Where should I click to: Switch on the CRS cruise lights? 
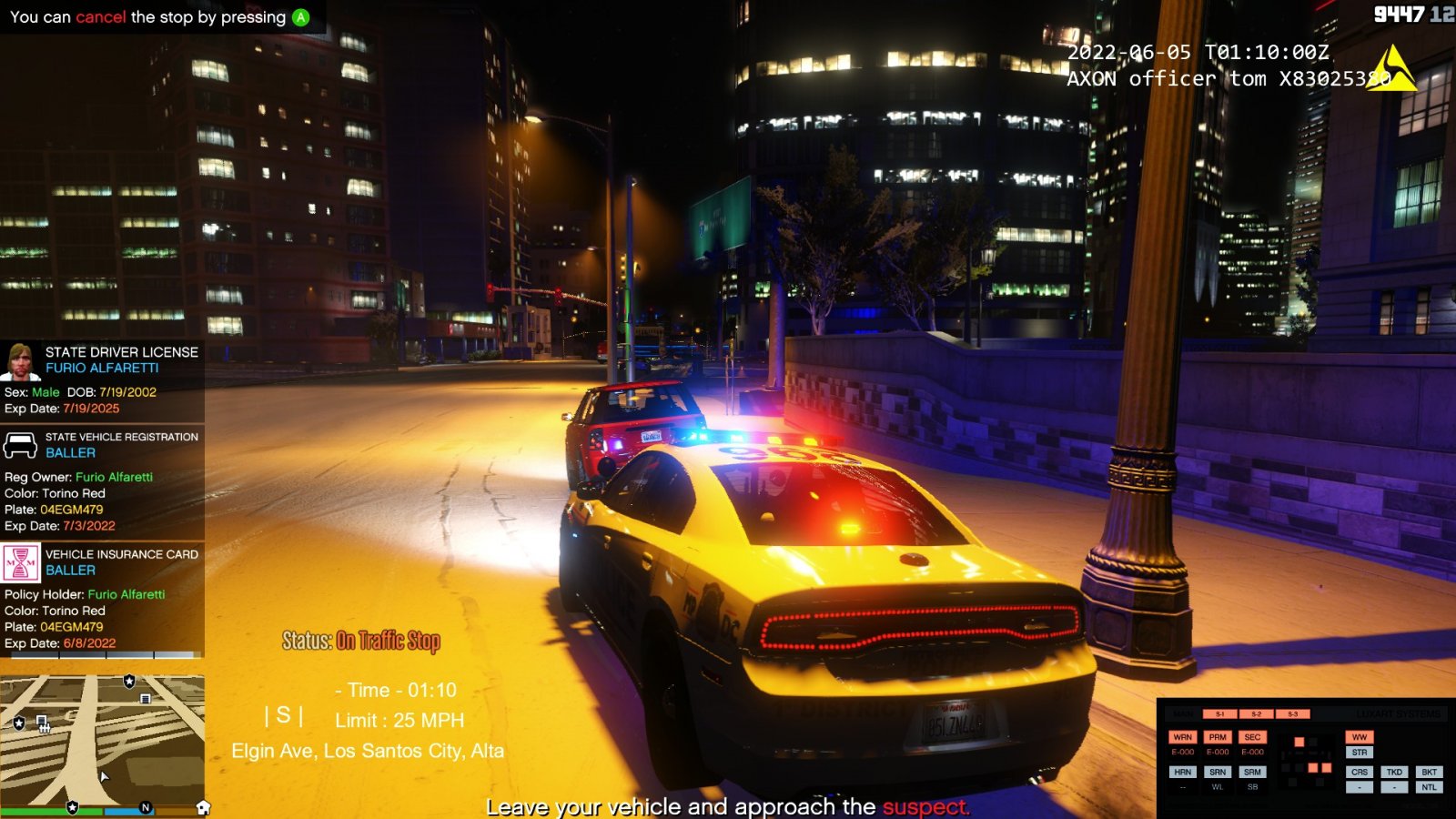1360,772
